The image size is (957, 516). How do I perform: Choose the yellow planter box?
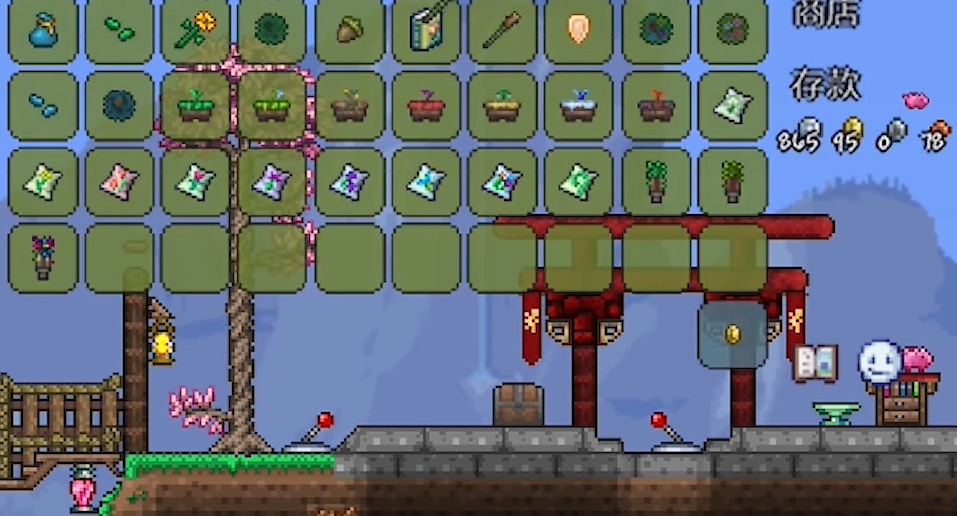pos(502,105)
